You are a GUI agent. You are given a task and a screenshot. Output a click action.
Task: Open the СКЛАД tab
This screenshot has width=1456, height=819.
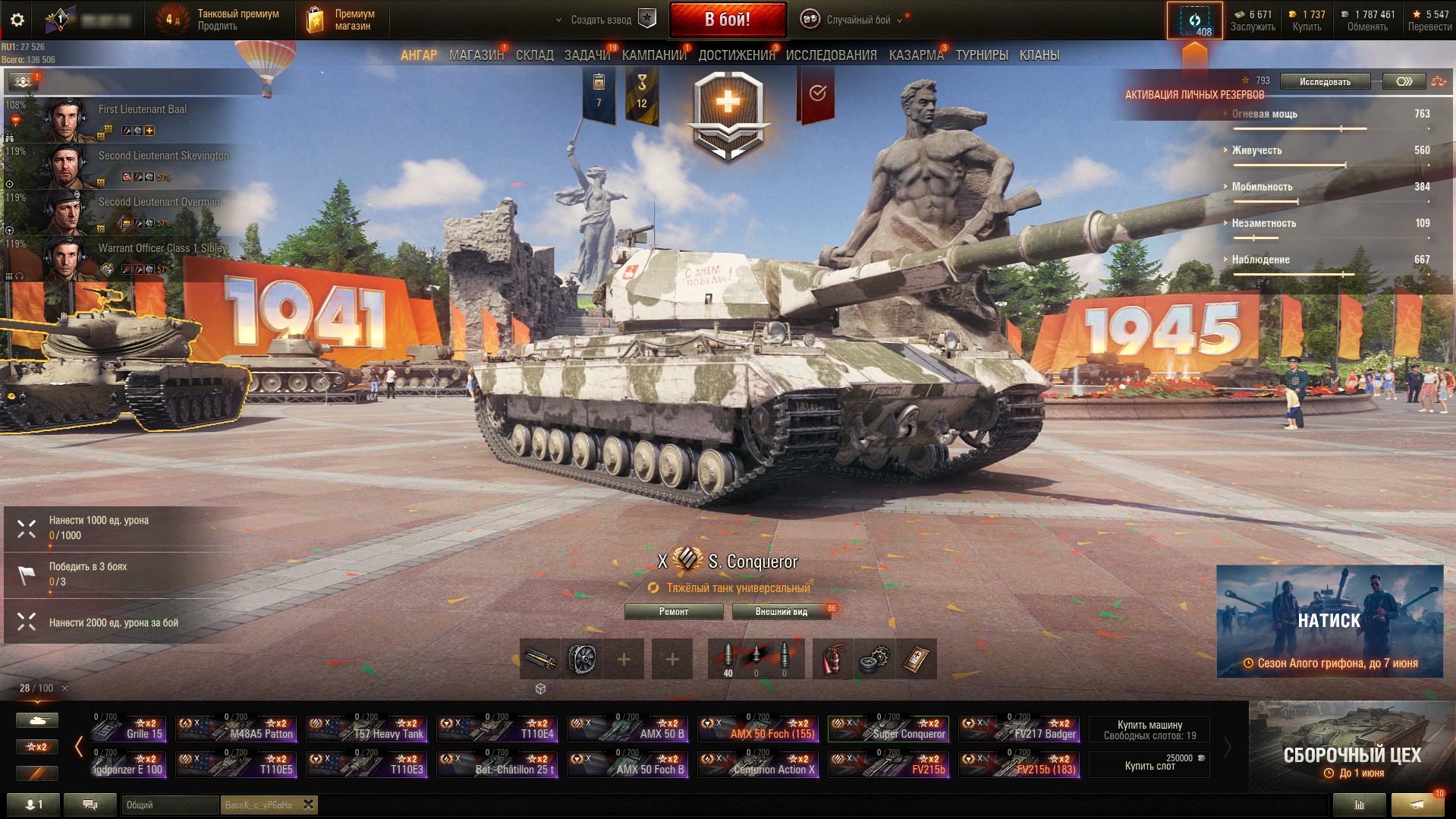pos(534,55)
